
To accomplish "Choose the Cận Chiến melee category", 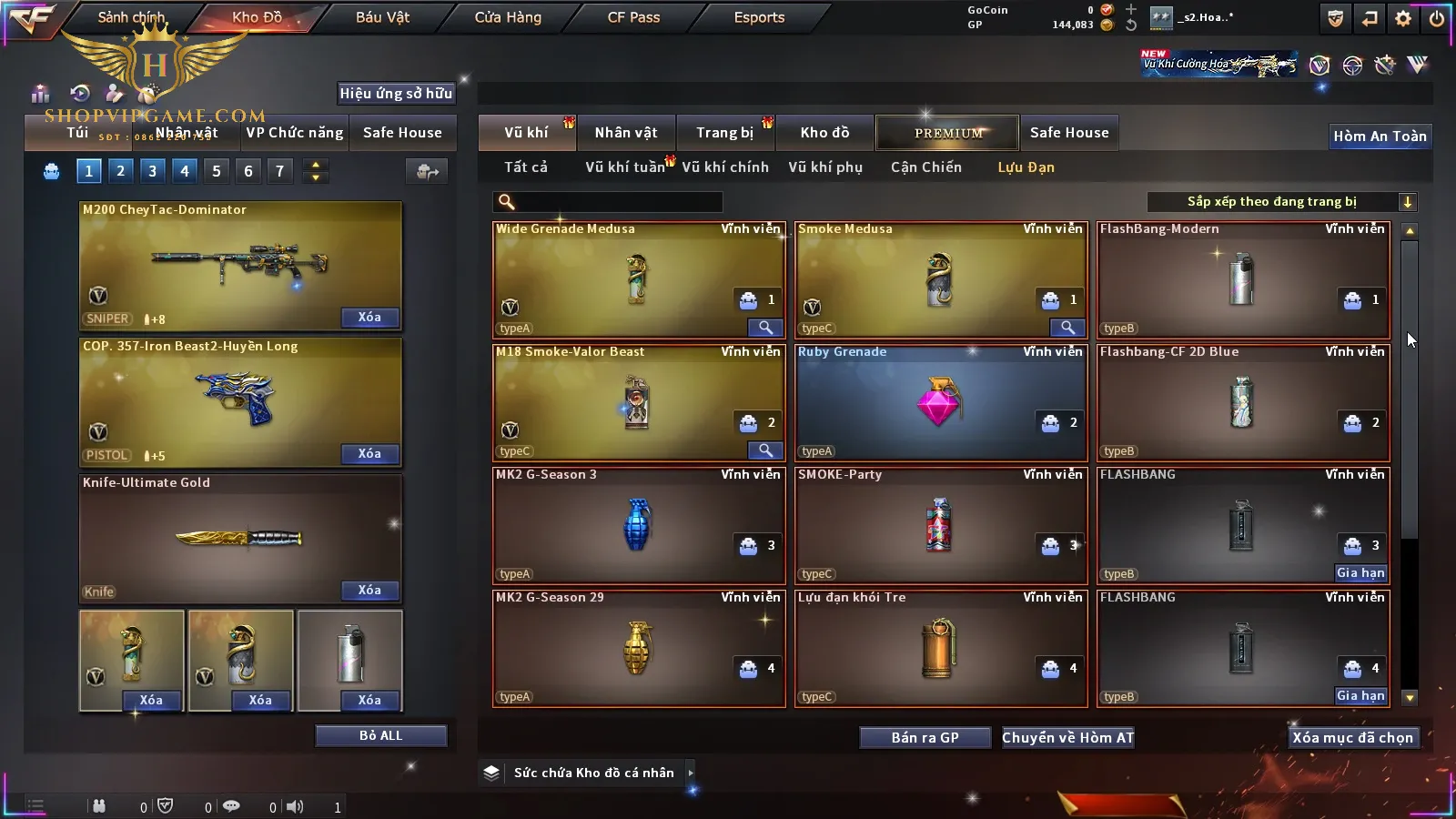I will [x=925, y=167].
